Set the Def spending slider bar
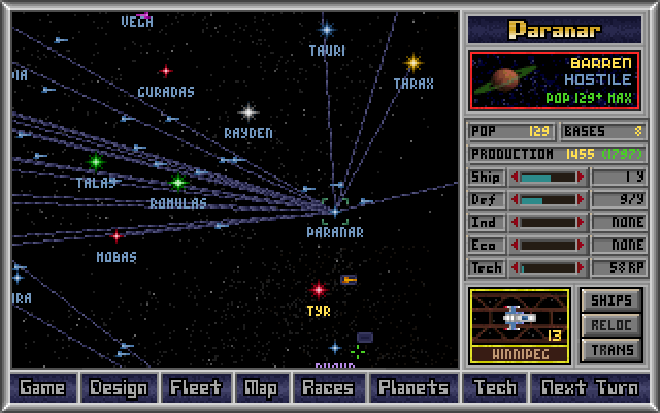 click(x=549, y=199)
